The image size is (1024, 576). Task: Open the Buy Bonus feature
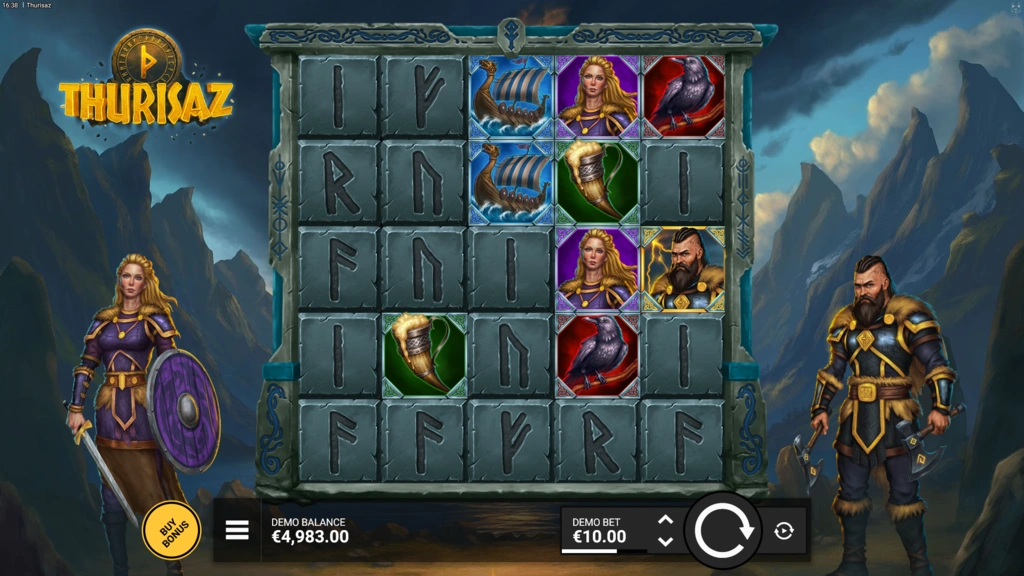pos(171,529)
